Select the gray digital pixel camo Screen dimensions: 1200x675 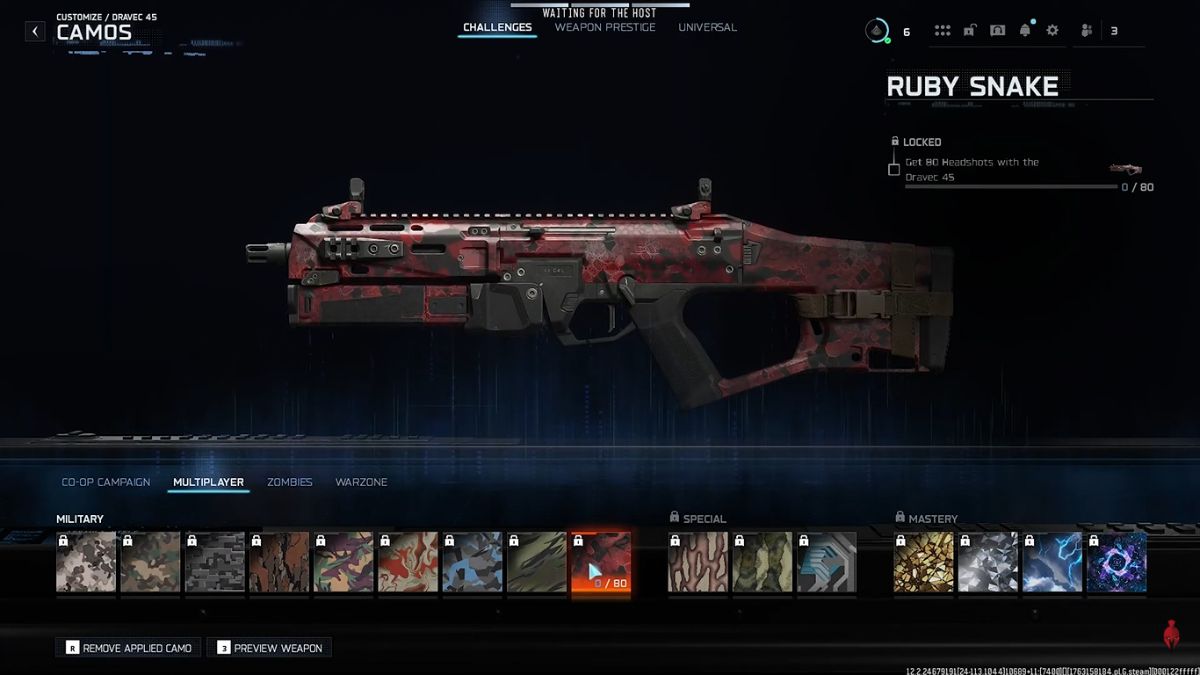coord(214,563)
